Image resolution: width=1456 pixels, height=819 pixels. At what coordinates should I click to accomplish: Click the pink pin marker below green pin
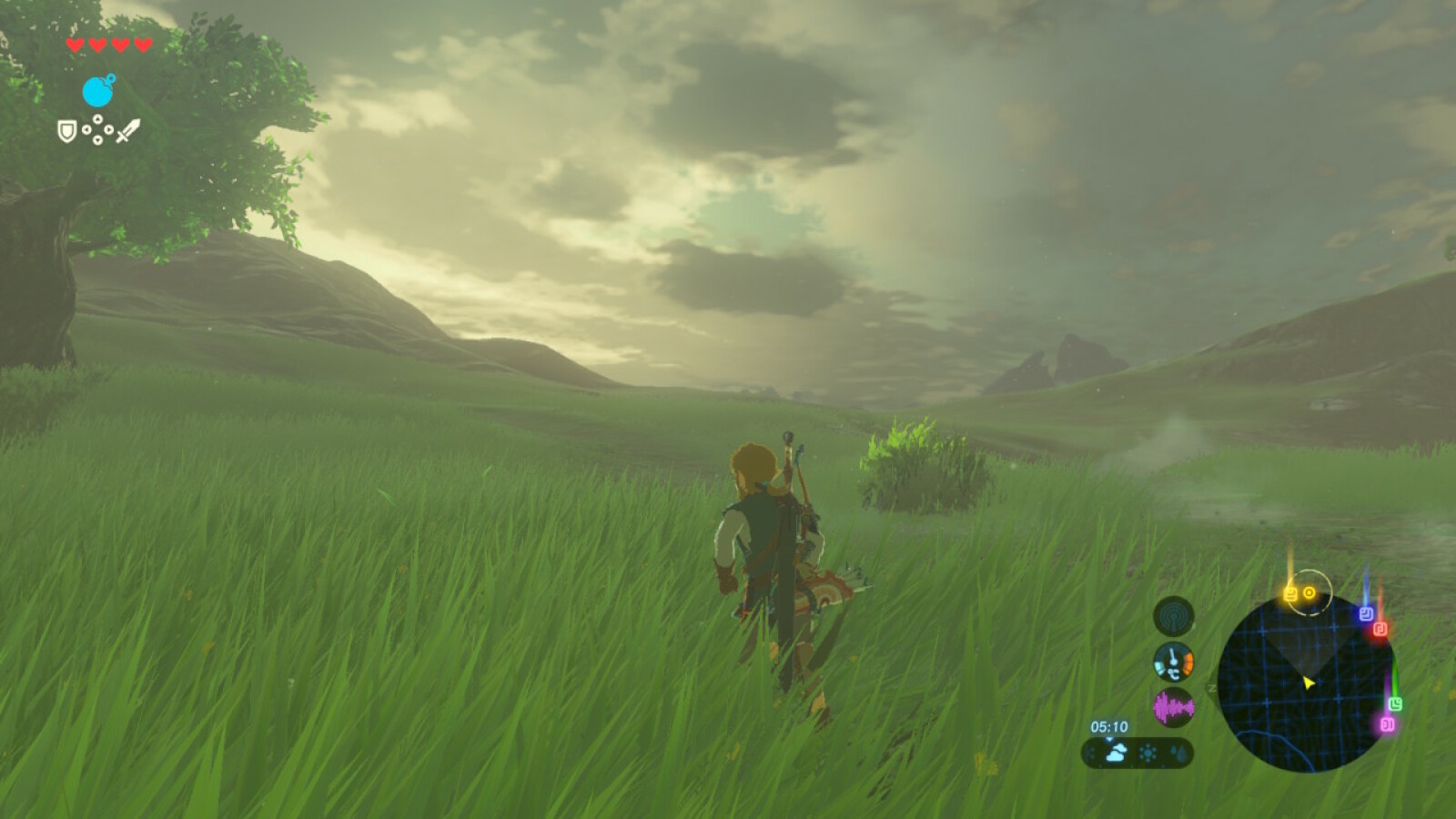point(1389,724)
